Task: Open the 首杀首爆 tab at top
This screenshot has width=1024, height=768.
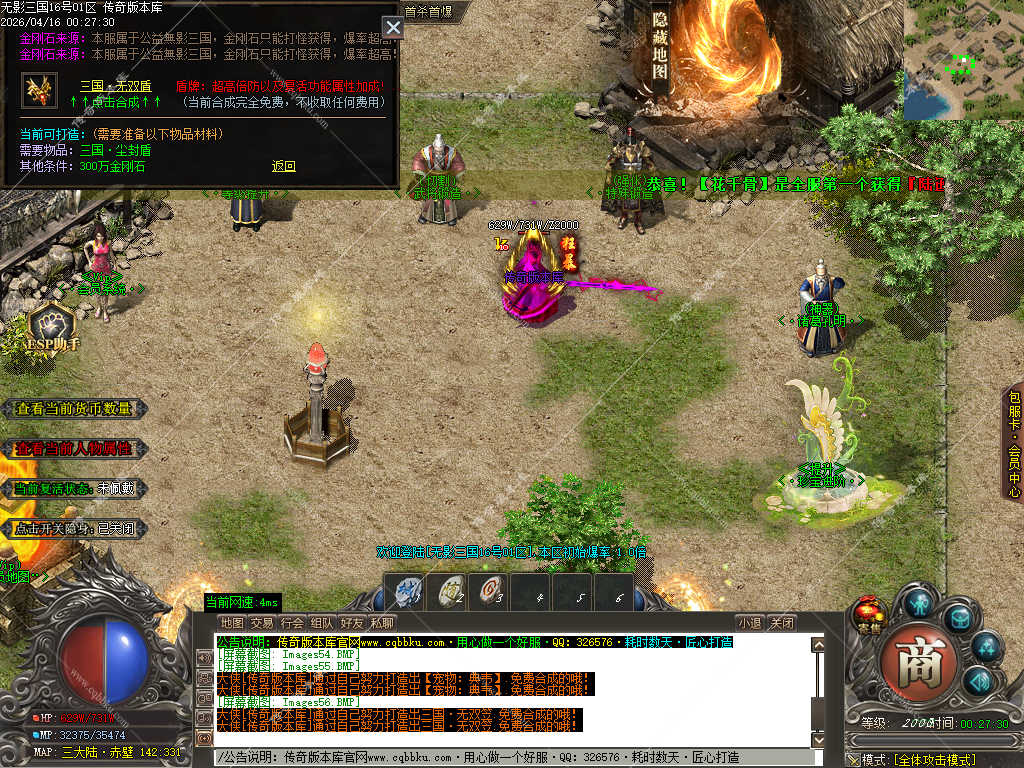Action: click(428, 12)
